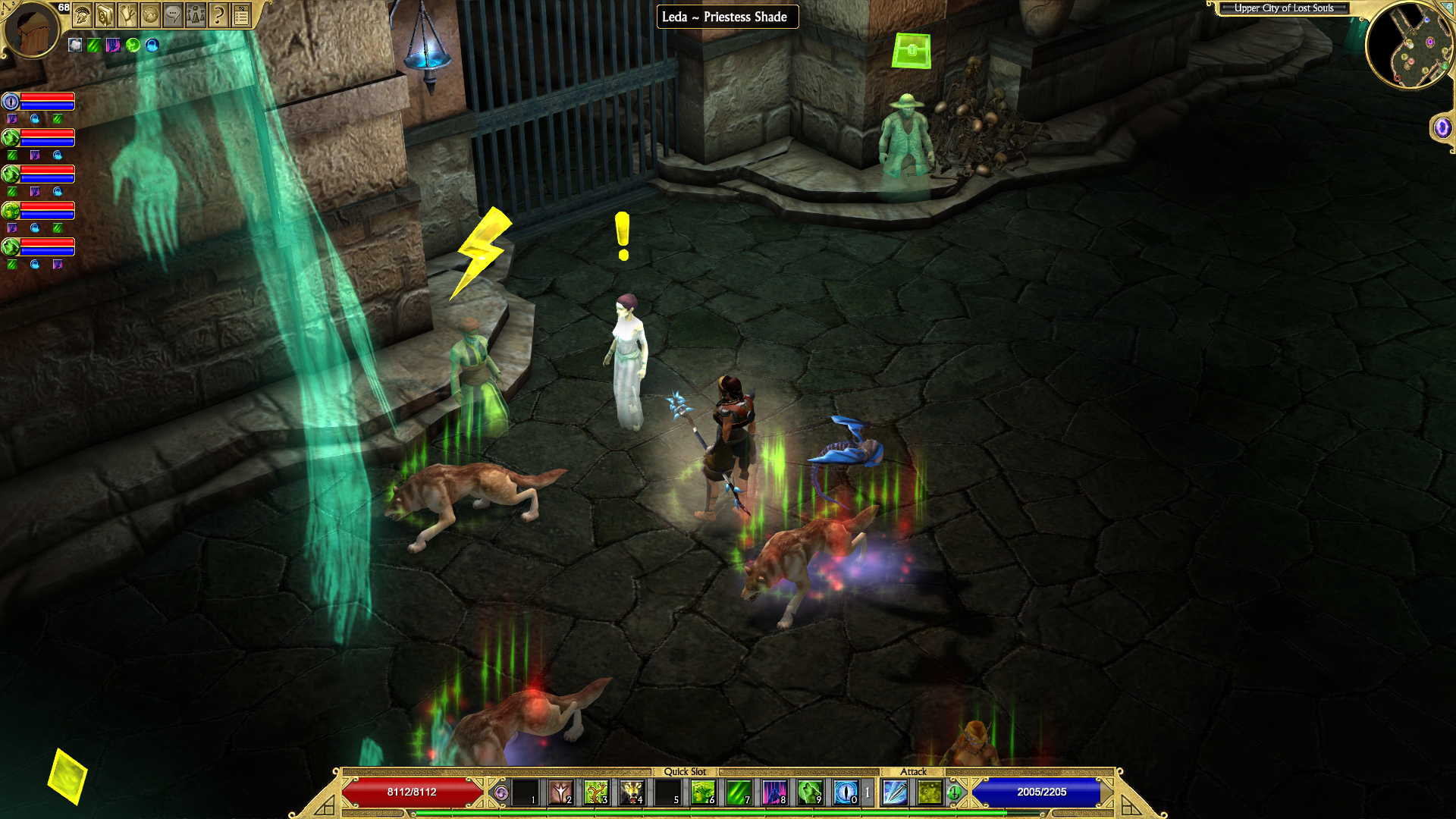
Task: Click the player character portrait
Action: (30, 29)
